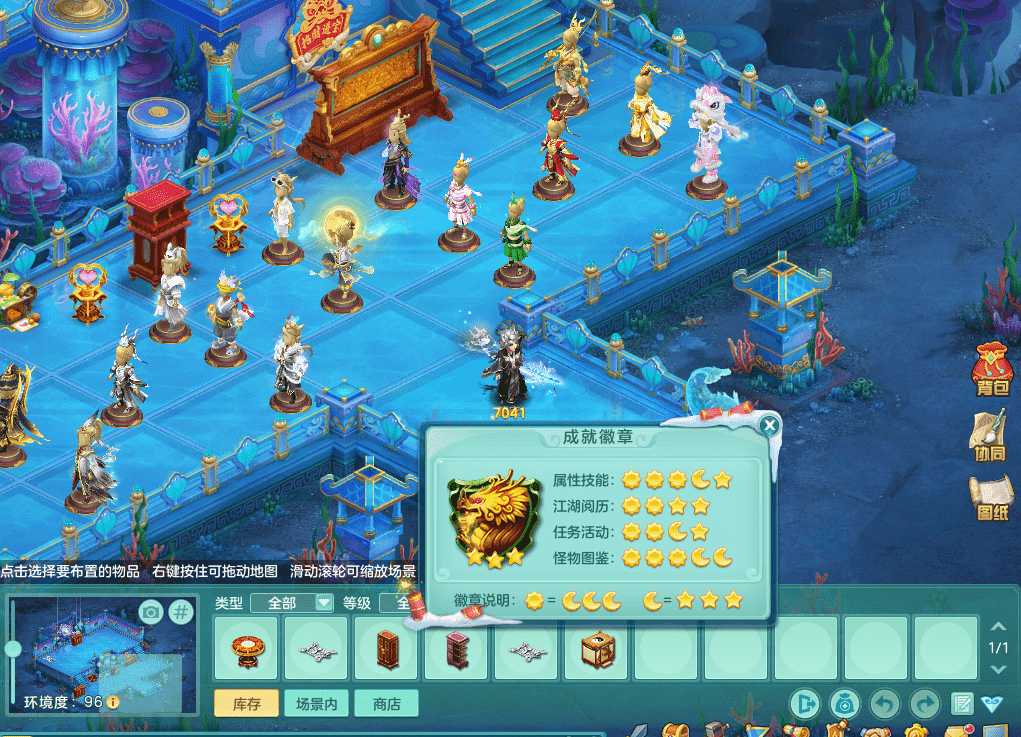This screenshot has height=737, width=1021.
Task: Switch to the 库存 inventory tab
Action: tap(247, 704)
